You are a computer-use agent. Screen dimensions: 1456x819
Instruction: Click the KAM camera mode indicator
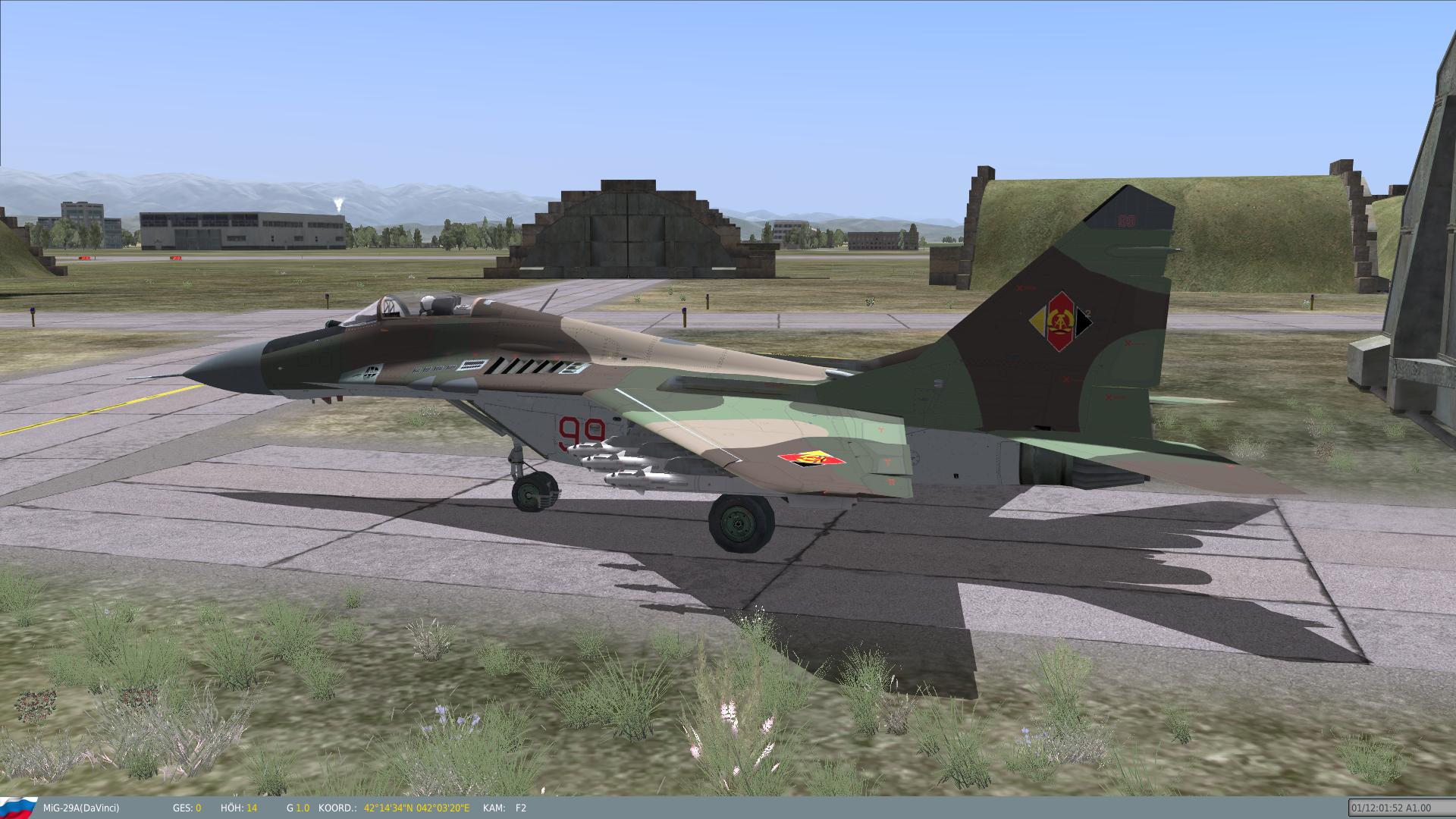pyautogui.click(x=494, y=808)
